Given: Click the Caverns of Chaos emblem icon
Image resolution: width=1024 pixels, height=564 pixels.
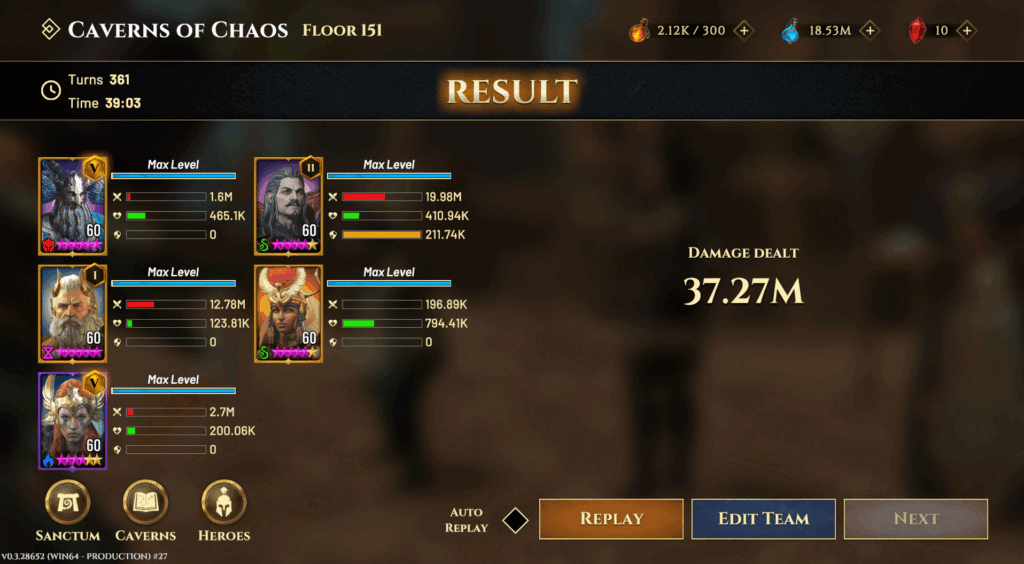Looking at the screenshot, I should (49, 30).
